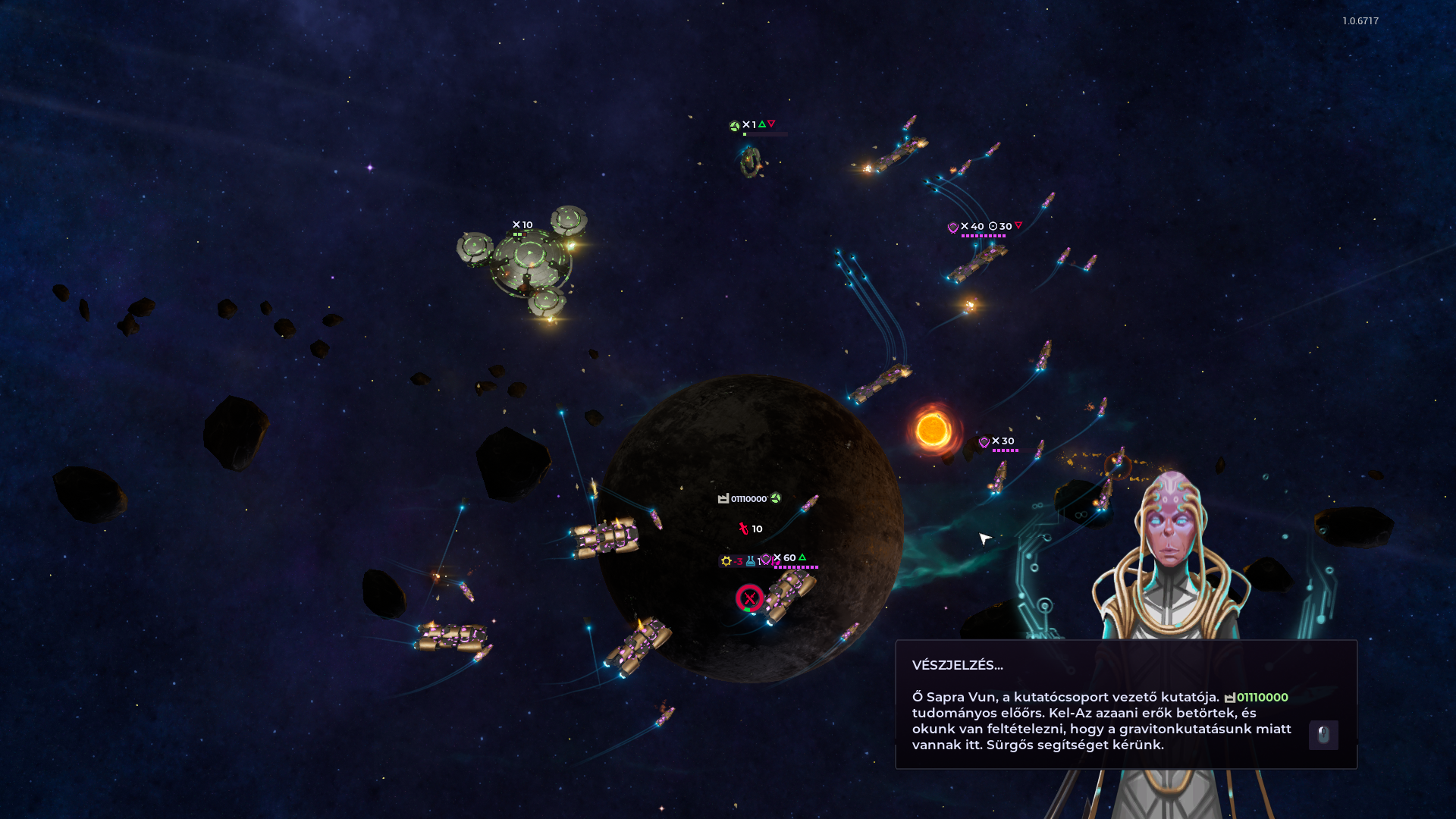This screenshot has width=1456, height=819.
Task: Advance the VÉSZJELZÉS dialogue message box
Action: pos(1100,705)
